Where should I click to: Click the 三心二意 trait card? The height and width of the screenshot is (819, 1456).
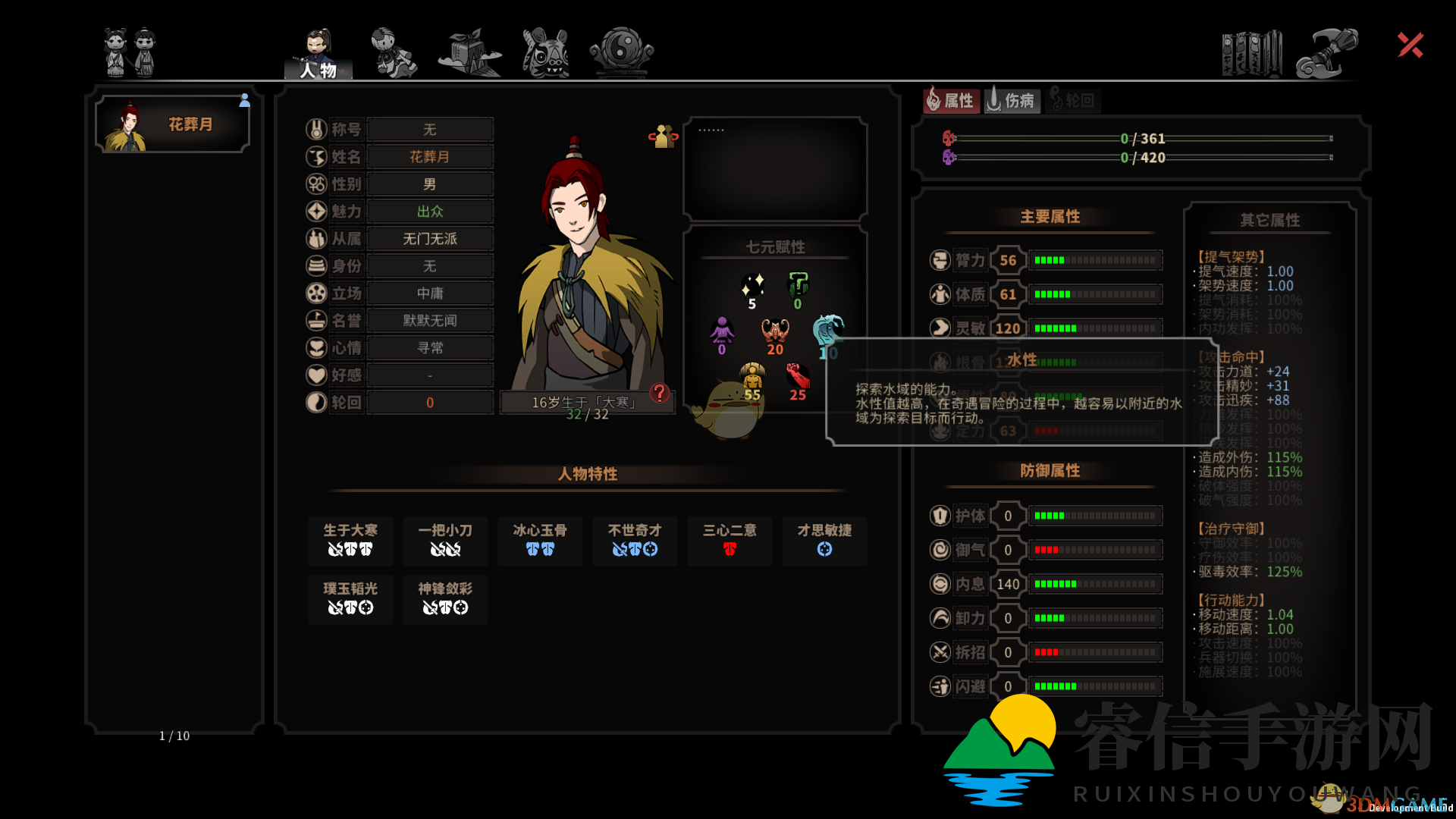point(729,541)
